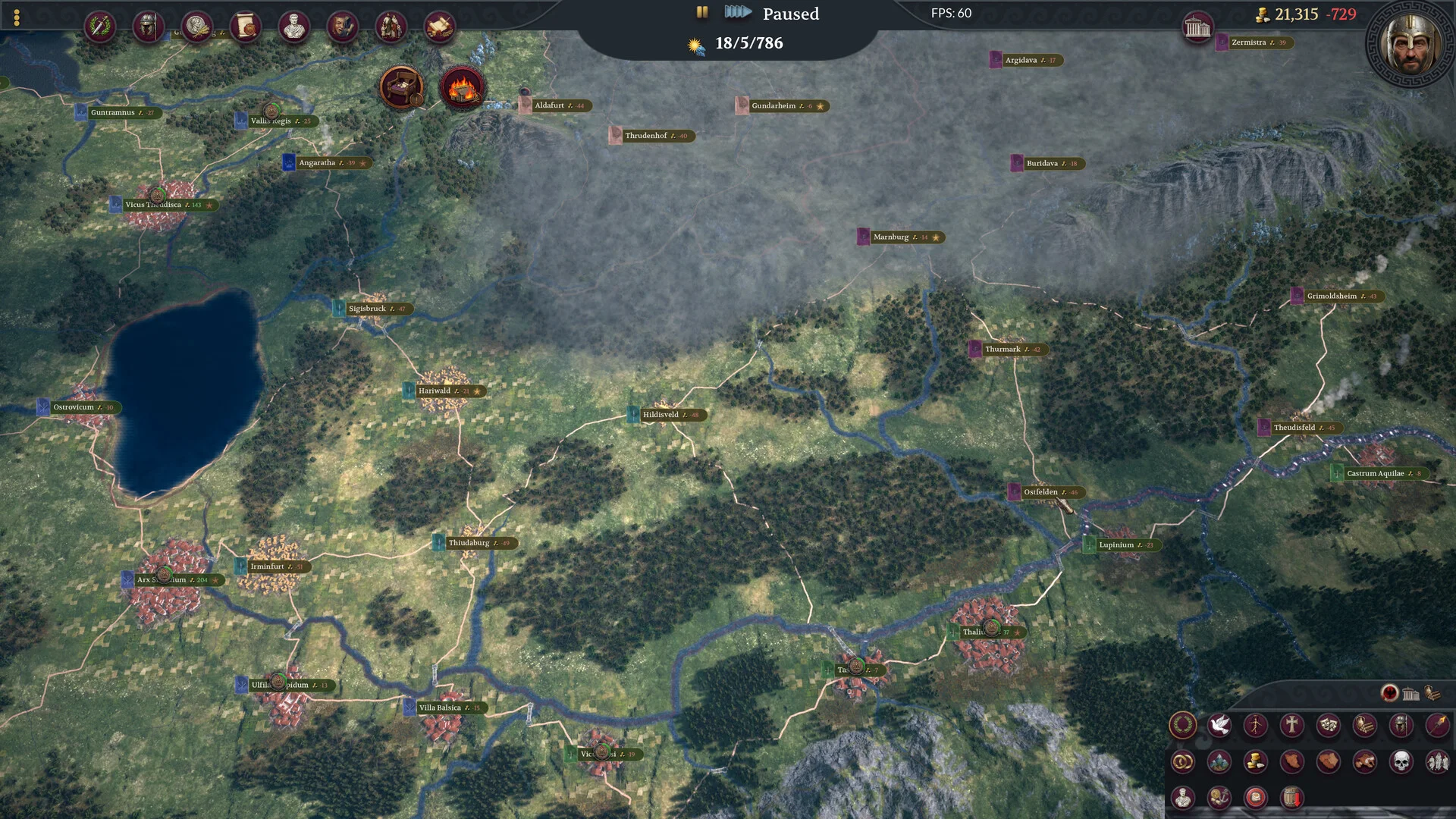Open the coin and wheat economy panel
The image size is (1456, 819).
click(196, 27)
